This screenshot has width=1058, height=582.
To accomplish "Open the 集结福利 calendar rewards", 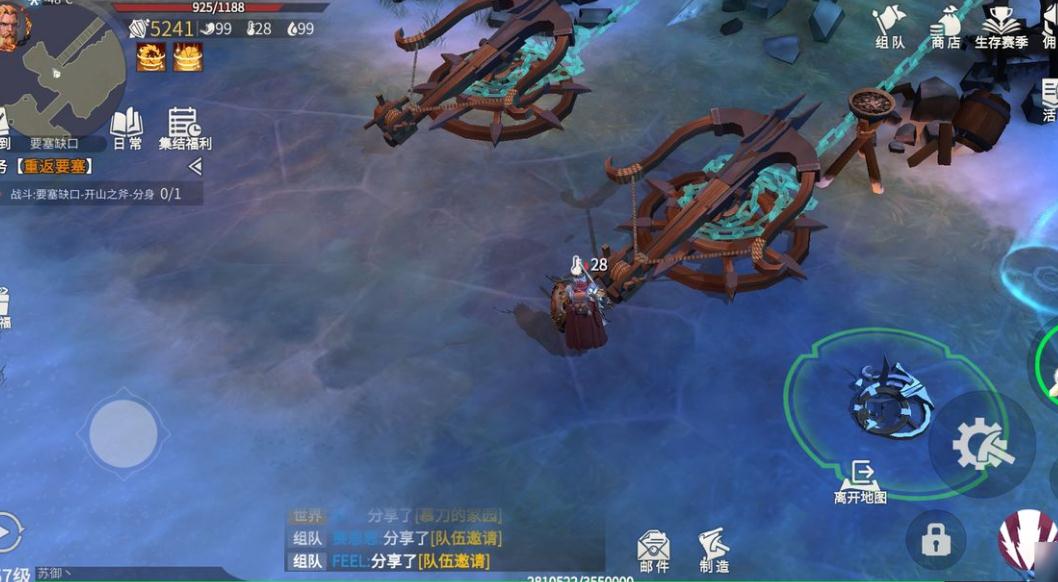I will (184, 130).
